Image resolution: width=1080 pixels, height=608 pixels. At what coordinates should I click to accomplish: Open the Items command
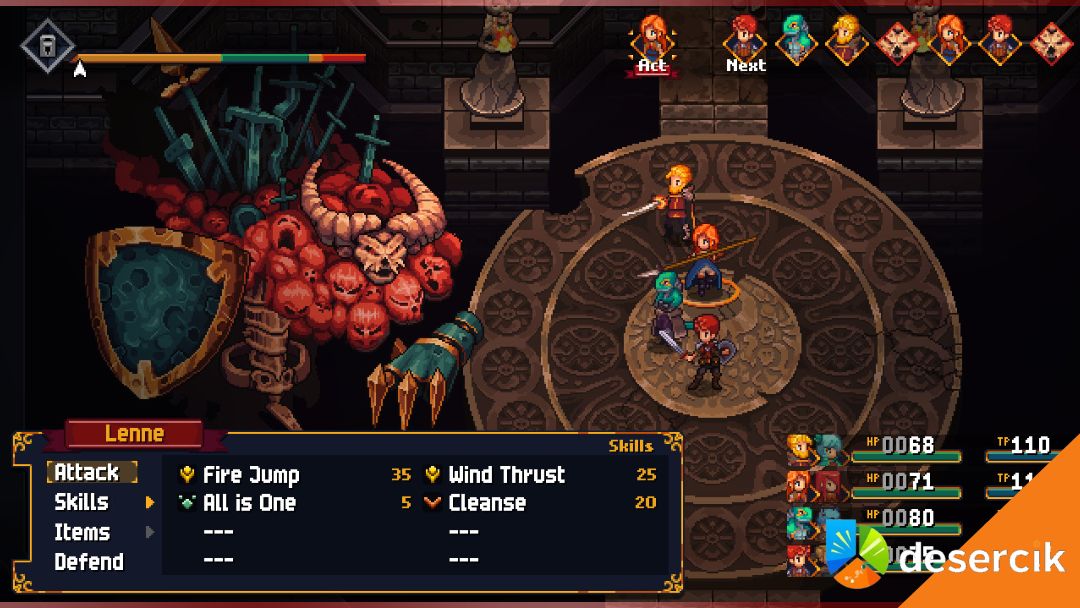82,532
